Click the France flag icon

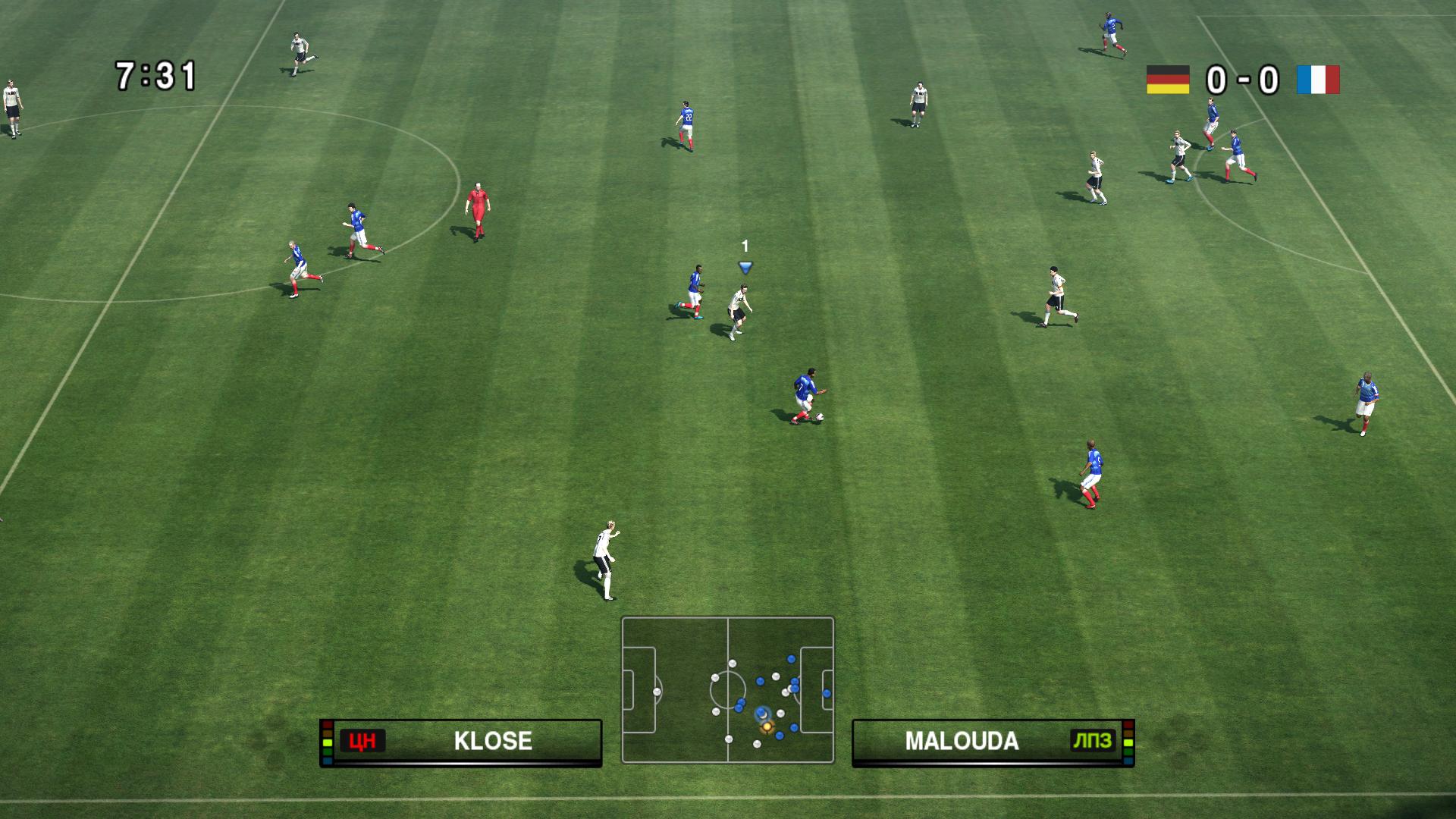[1318, 80]
